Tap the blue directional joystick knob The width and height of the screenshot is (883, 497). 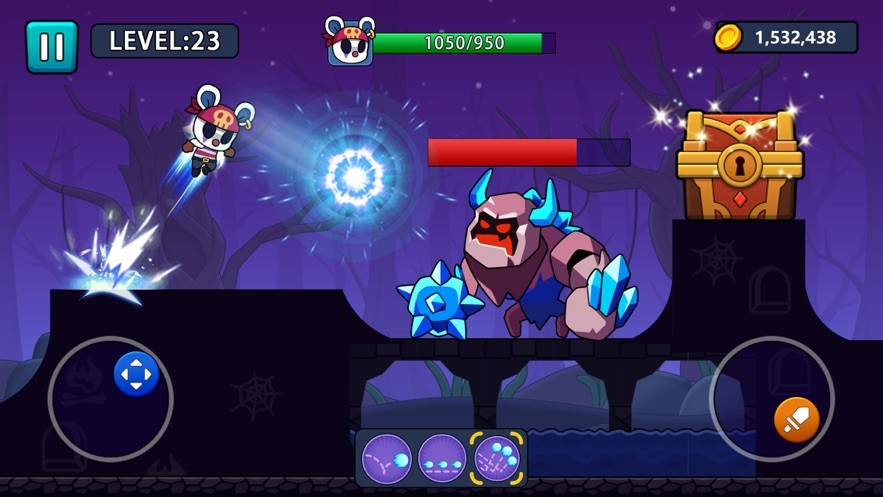136,375
